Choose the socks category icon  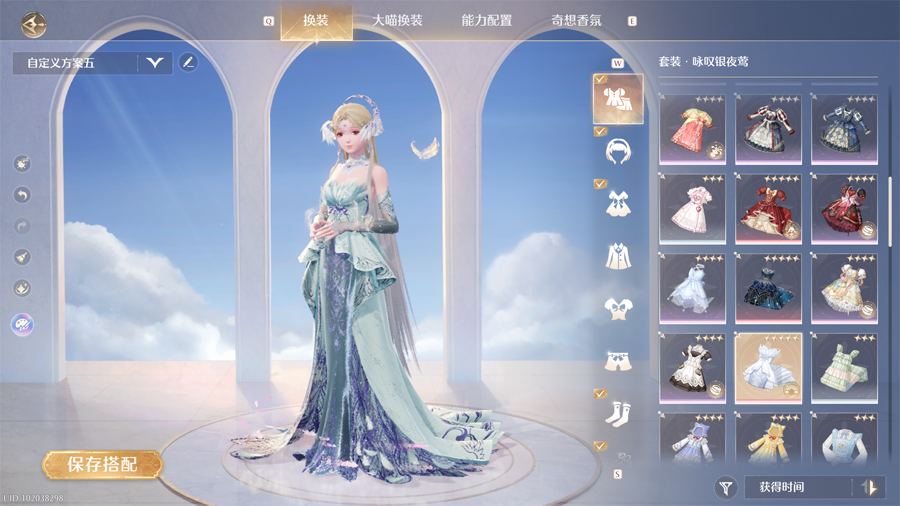pyautogui.click(x=618, y=411)
